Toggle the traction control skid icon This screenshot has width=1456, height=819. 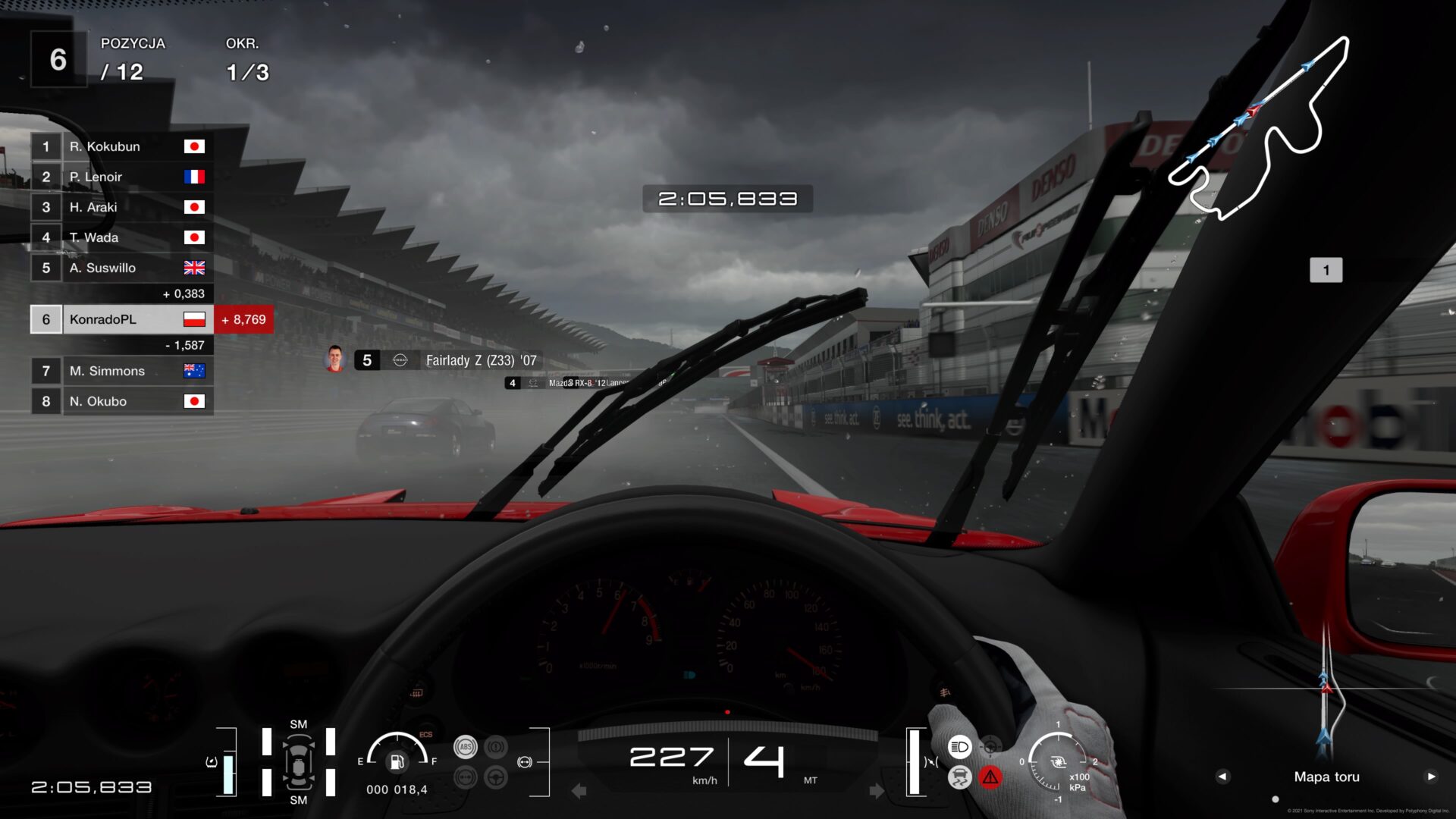[959, 777]
